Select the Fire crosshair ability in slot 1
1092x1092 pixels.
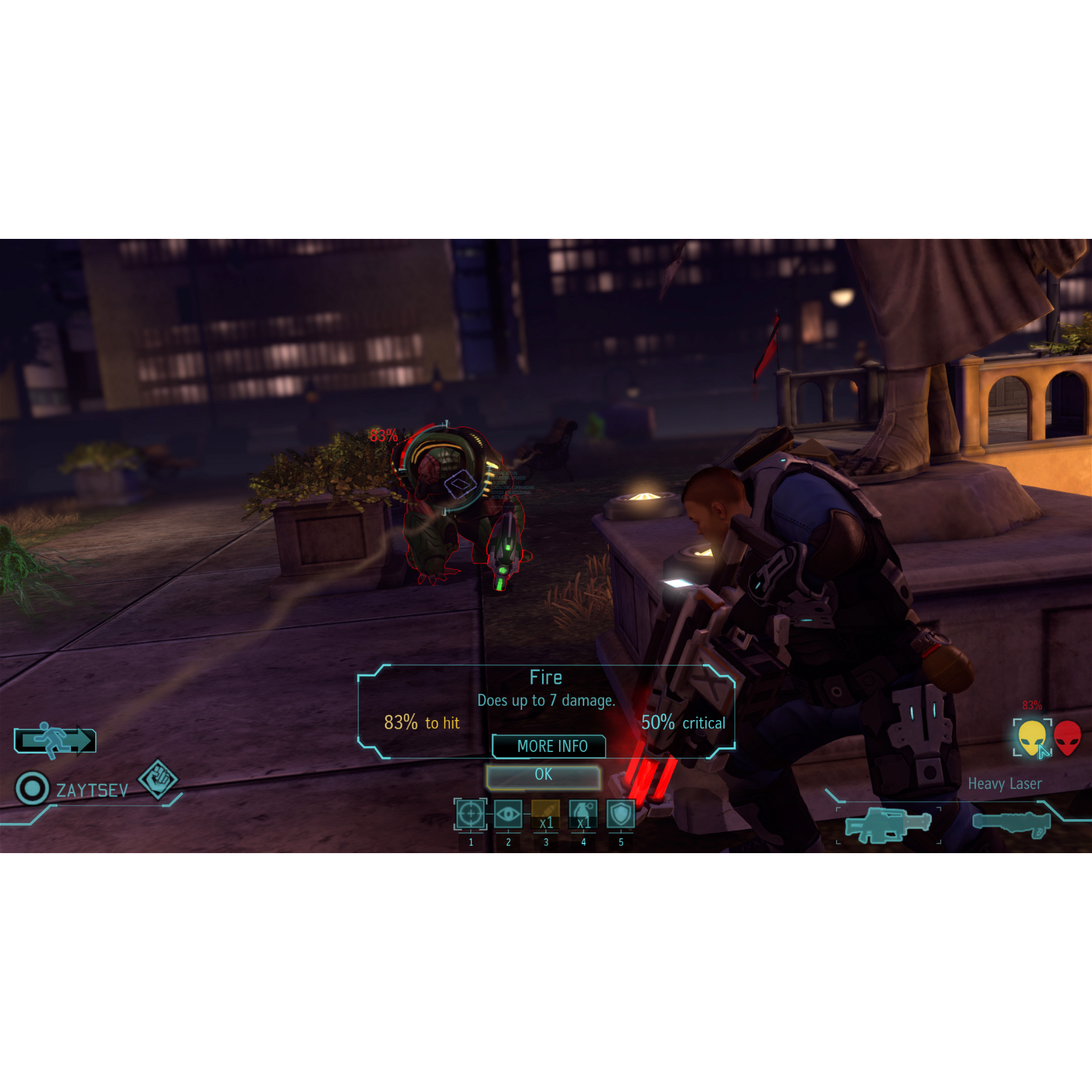(472, 814)
